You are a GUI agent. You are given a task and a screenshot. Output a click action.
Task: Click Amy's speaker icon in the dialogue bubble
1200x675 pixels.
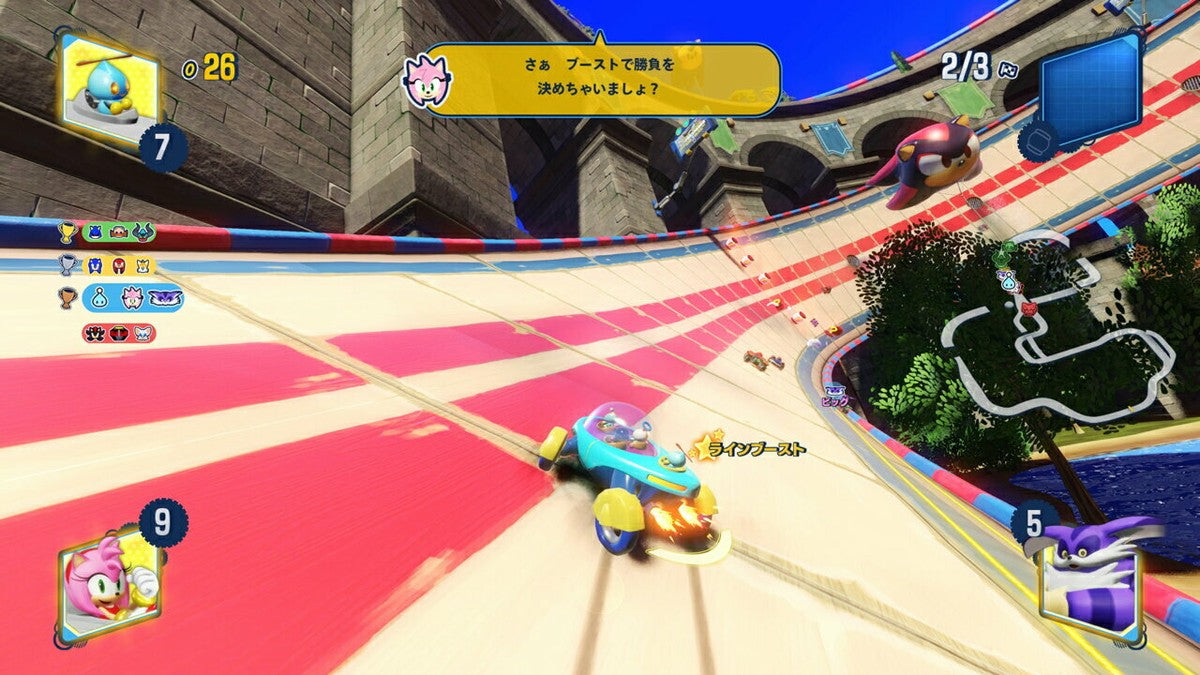pos(428,79)
